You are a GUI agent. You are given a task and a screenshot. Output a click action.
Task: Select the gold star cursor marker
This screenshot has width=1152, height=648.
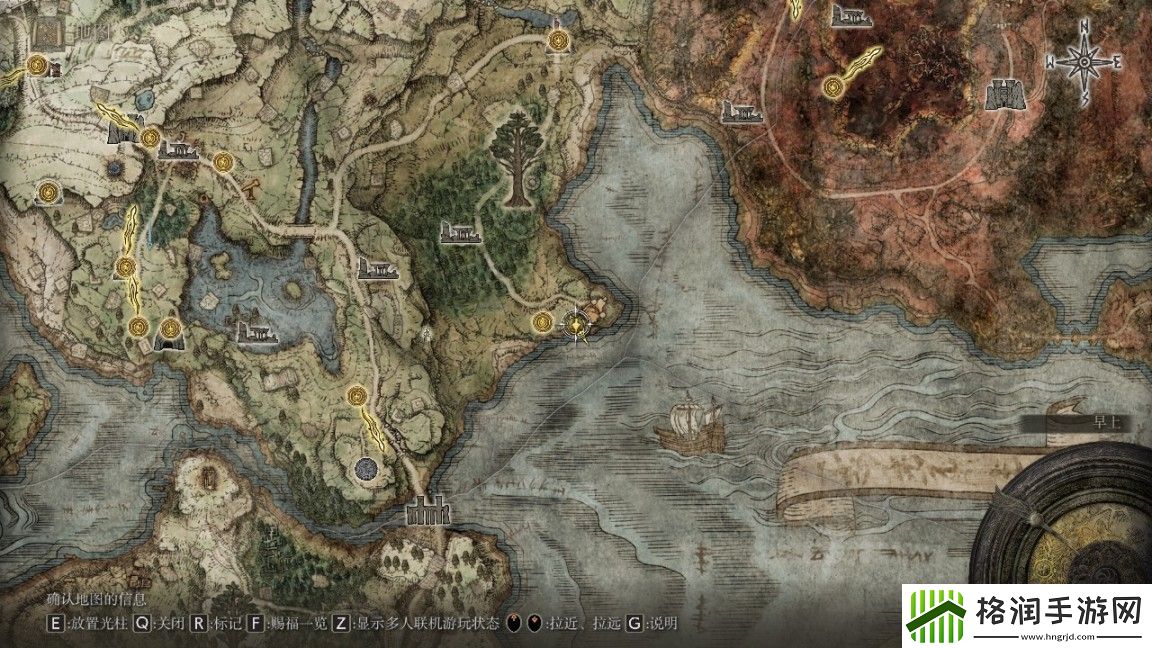point(577,323)
